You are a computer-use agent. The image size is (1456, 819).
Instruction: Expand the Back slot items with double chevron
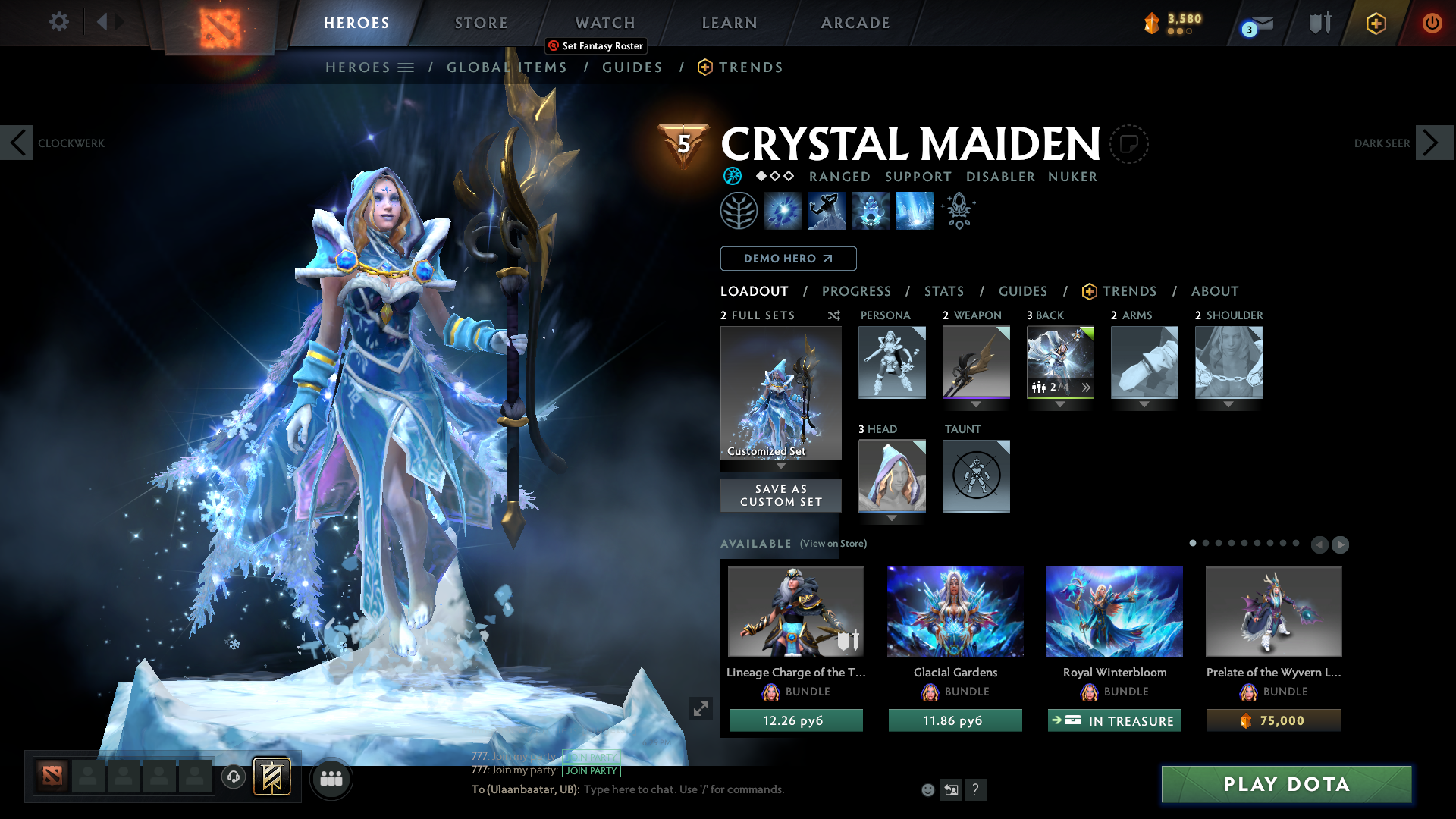(1086, 388)
